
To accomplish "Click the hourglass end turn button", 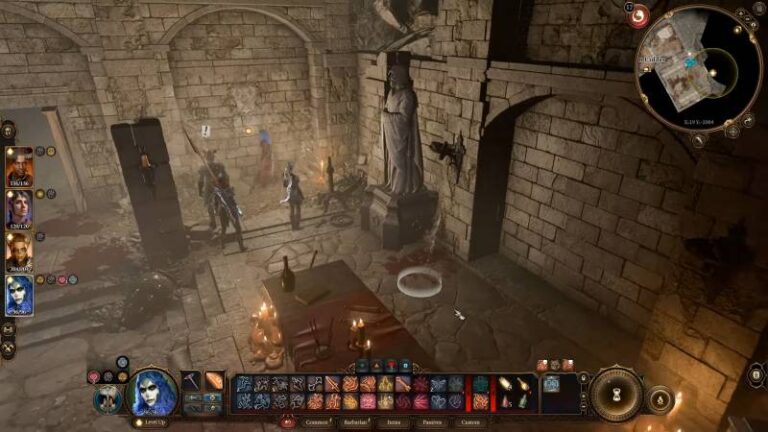I will pyautogui.click(x=615, y=394).
